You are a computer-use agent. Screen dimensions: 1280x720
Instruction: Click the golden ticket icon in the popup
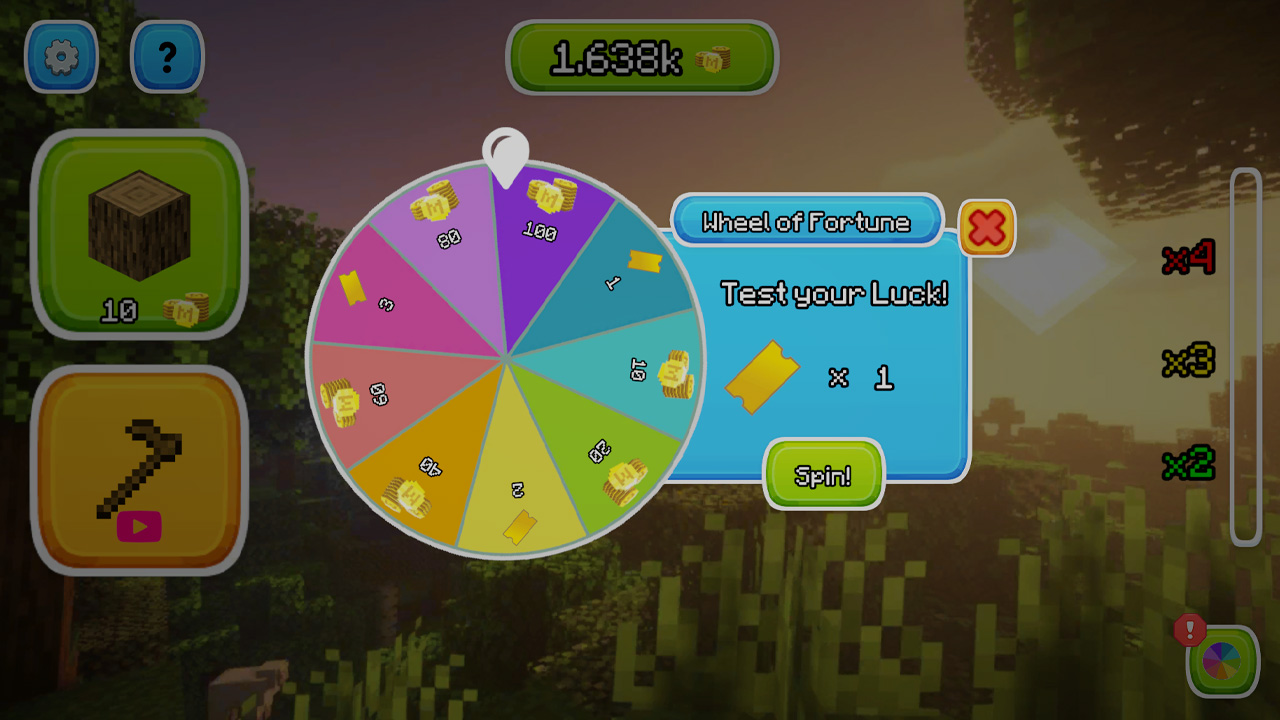point(762,378)
